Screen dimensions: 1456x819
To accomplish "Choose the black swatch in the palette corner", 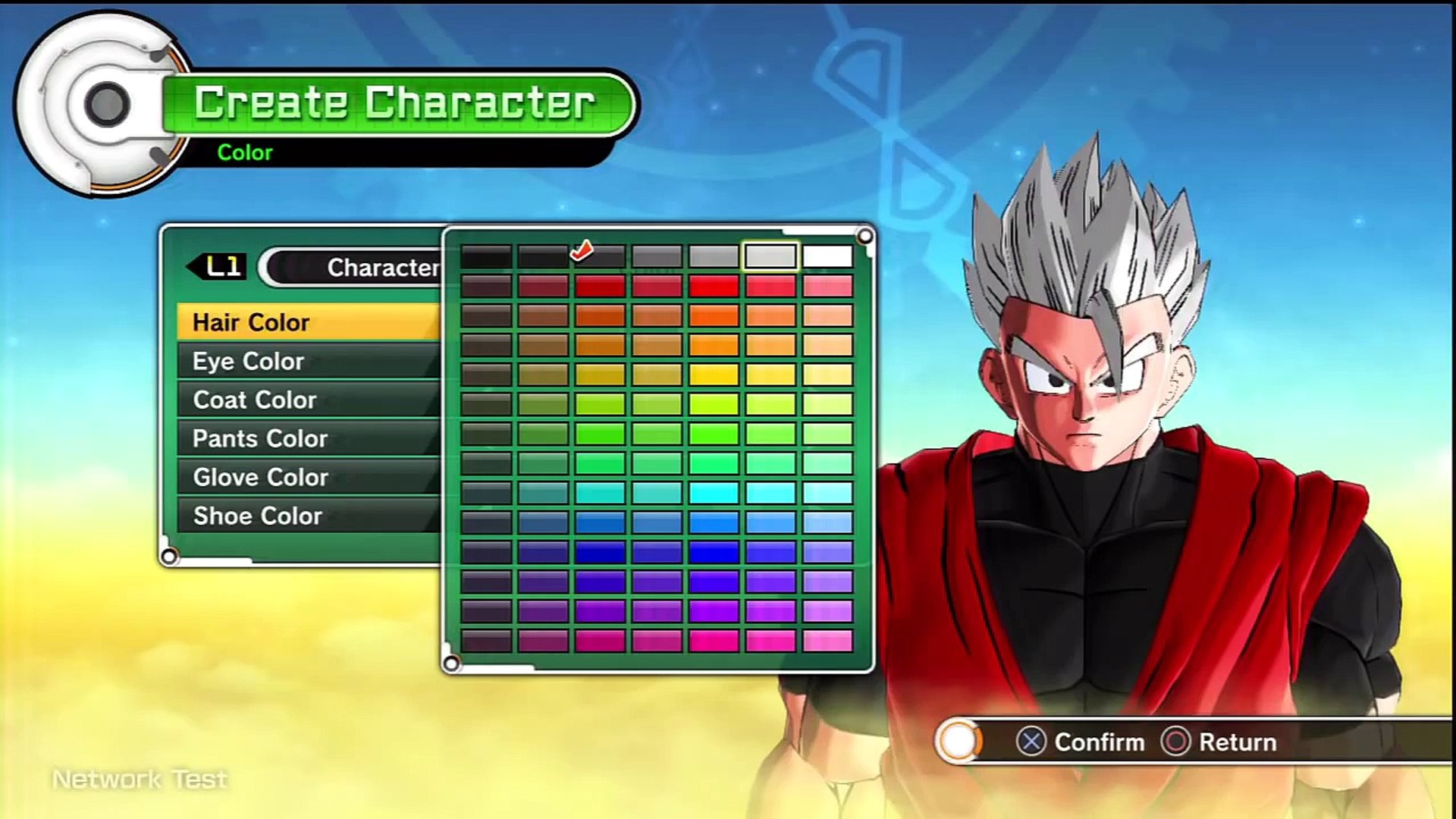I will [x=486, y=257].
